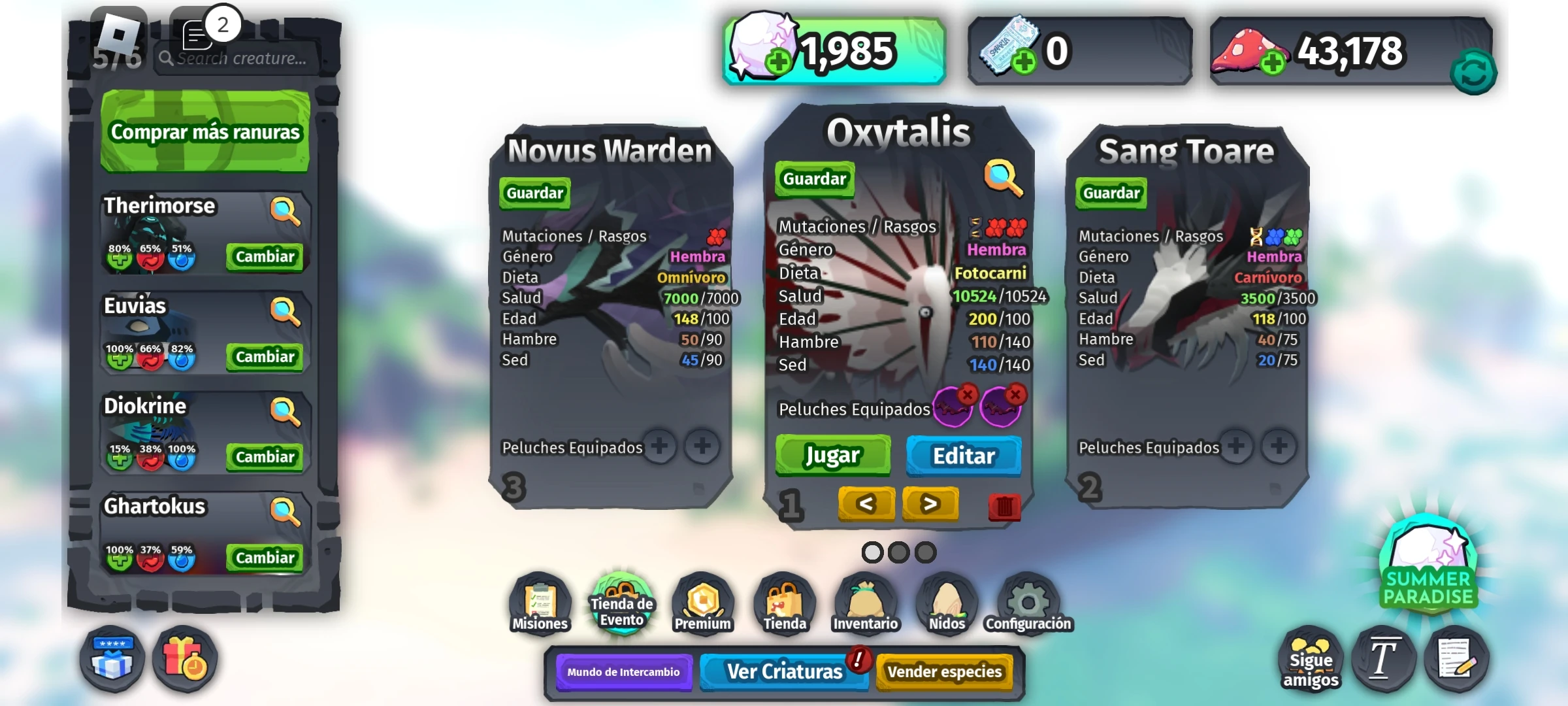
Task: Go back using the left yellow arrow
Action: 866,503
